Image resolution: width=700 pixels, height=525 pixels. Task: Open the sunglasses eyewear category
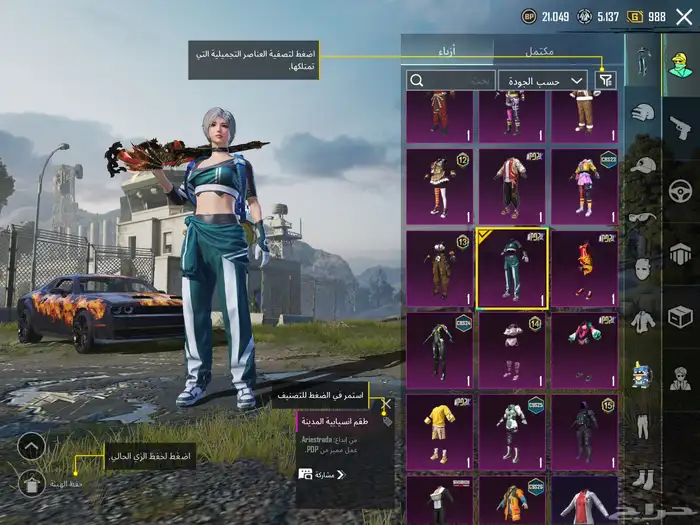643,217
